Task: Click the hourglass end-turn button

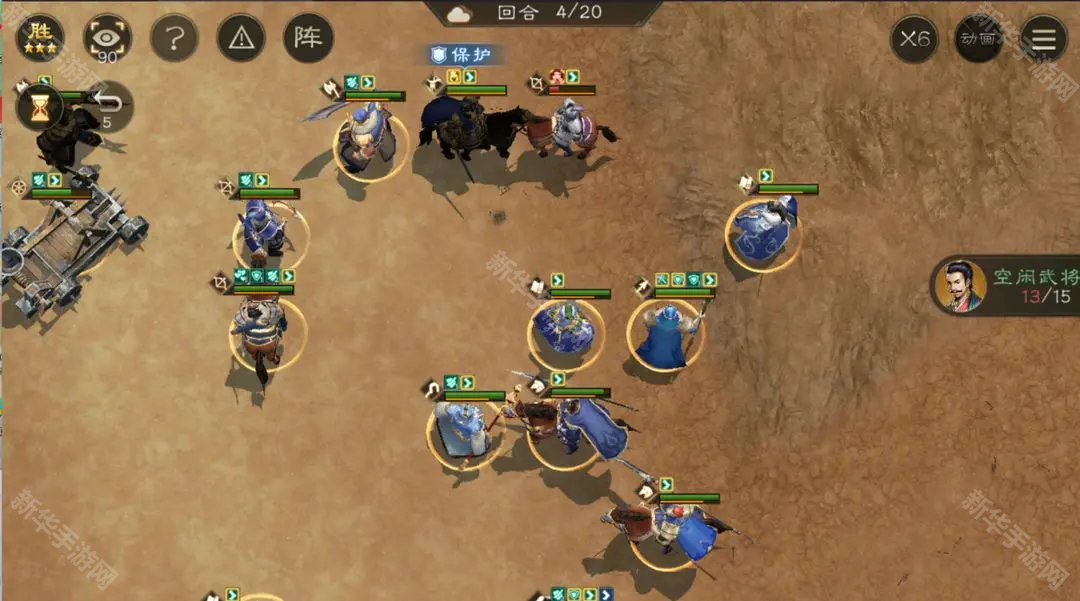Action: (x=39, y=107)
